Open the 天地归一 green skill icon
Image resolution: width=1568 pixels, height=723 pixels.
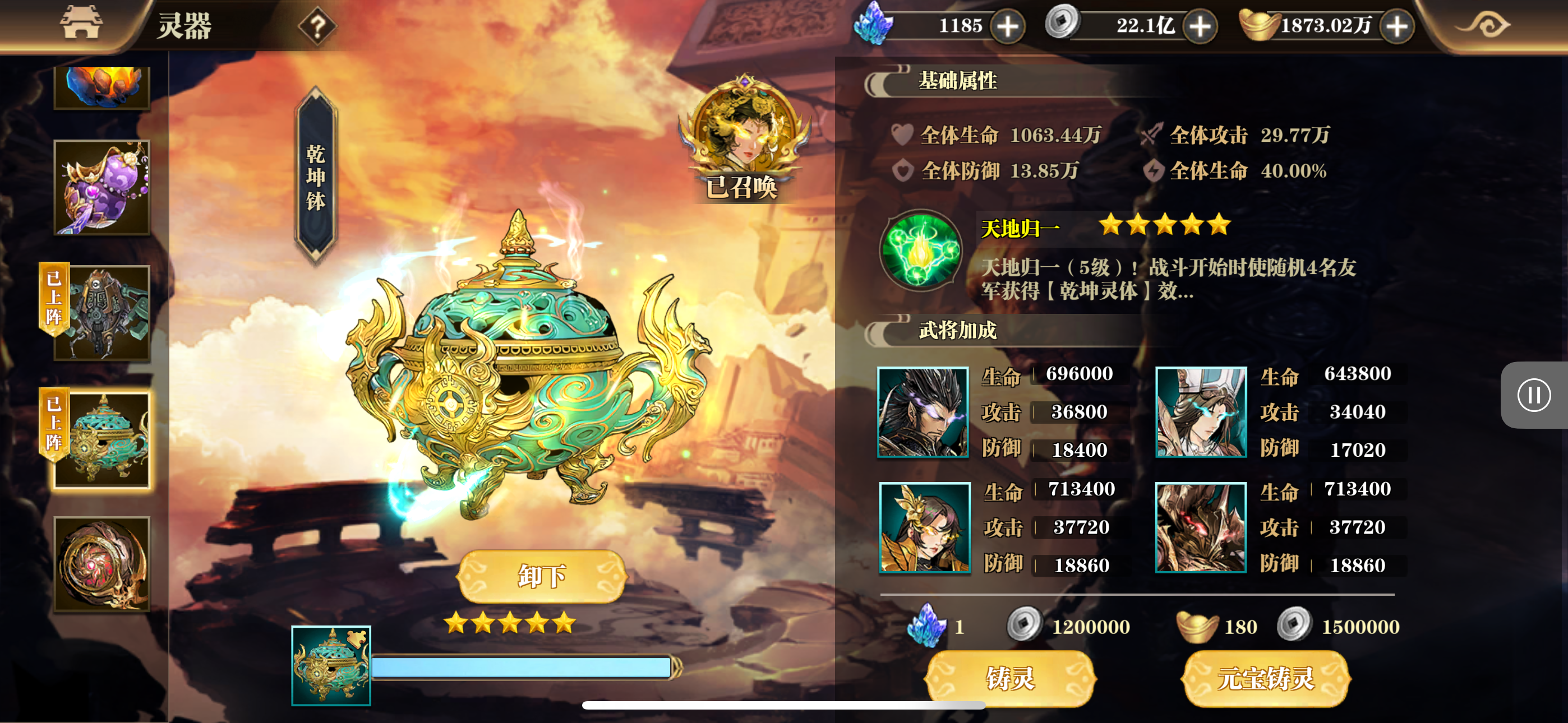[x=921, y=250]
